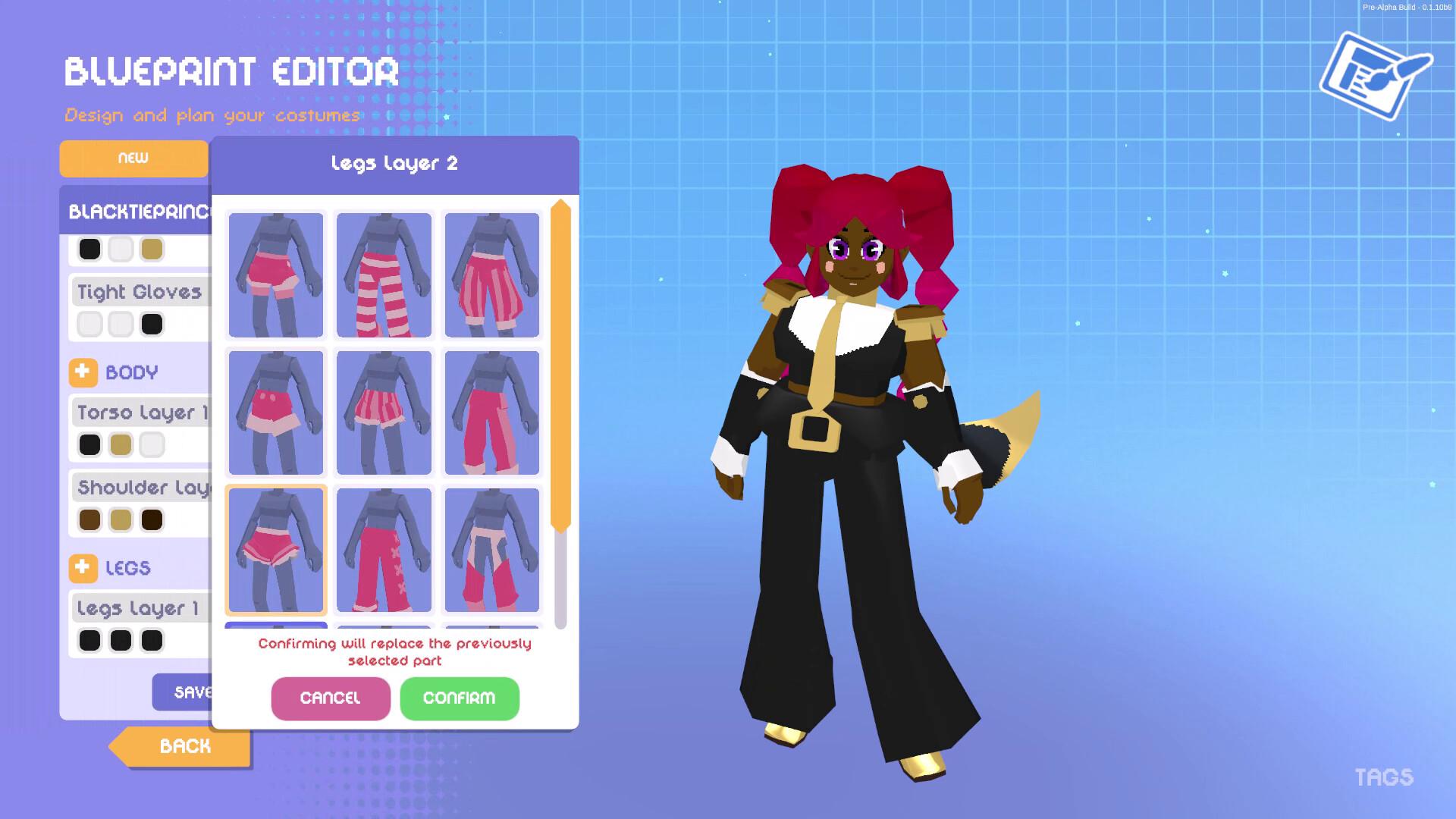Pick the skirt with pockets thumbnail
This screenshot has height=819, width=1456.
[276, 412]
